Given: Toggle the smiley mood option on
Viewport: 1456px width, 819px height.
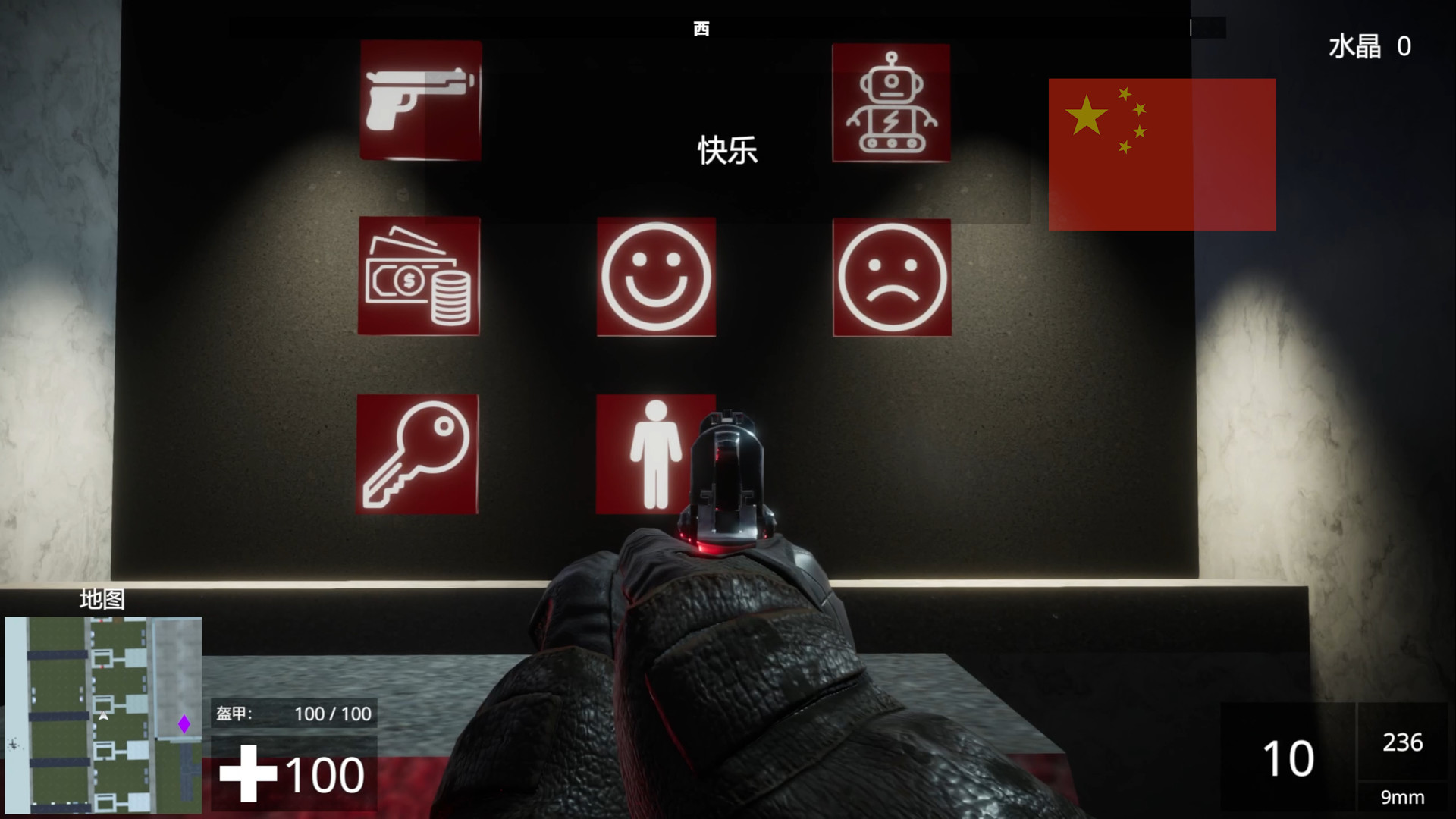Looking at the screenshot, I should [657, 278].
